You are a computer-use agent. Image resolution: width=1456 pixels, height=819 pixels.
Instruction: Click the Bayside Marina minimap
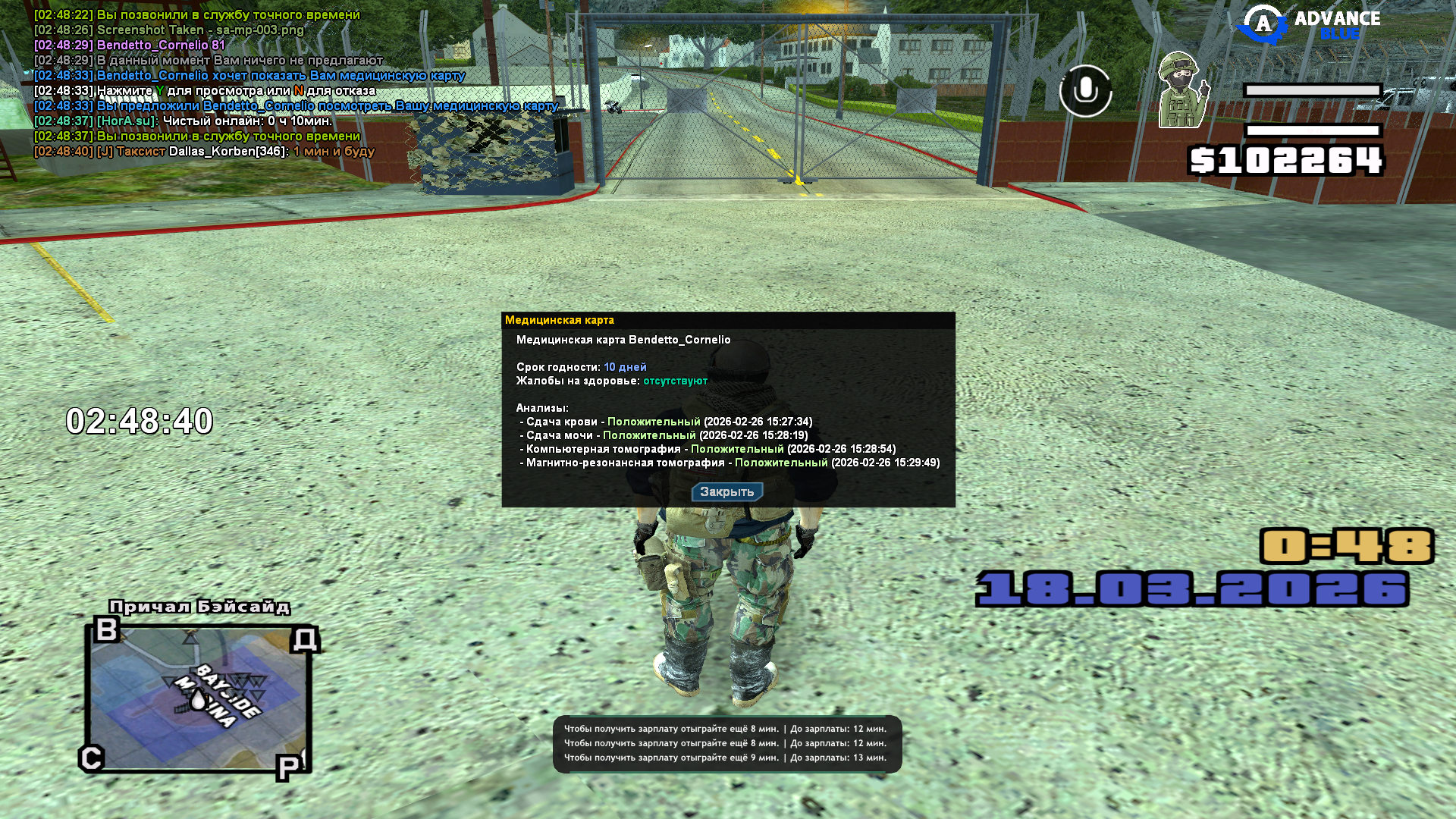coord(198,698)
